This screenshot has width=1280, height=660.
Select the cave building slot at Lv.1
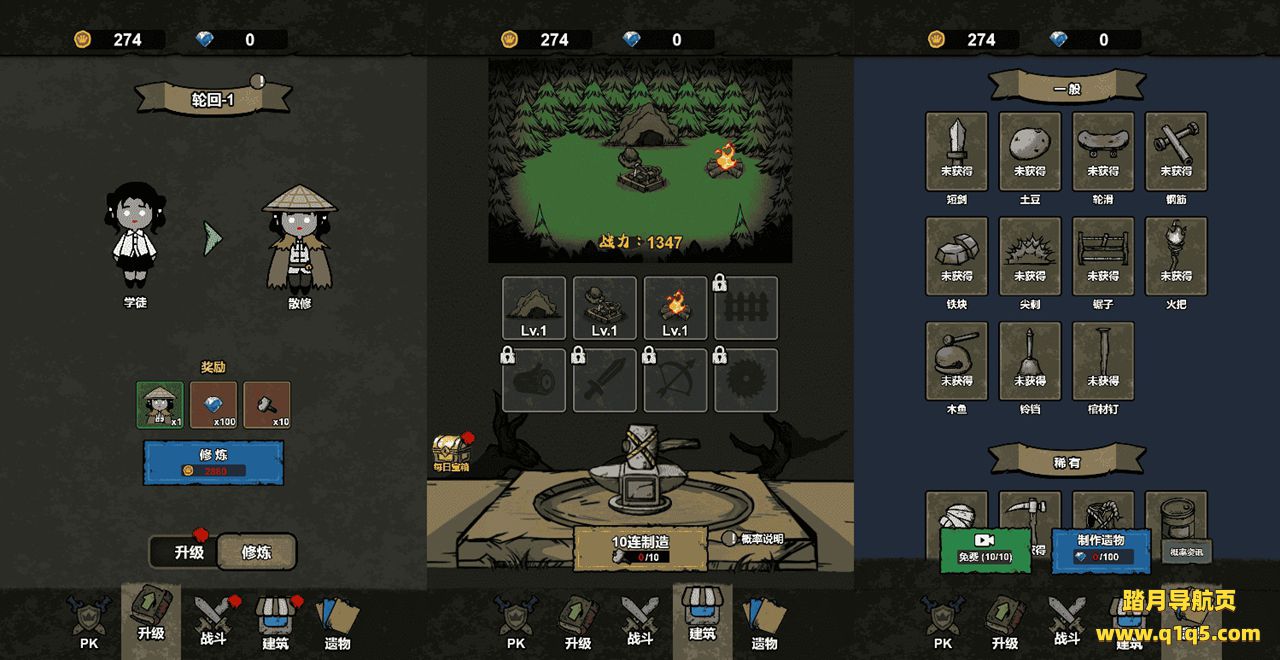pyautogui.click(x=534, y=308)
